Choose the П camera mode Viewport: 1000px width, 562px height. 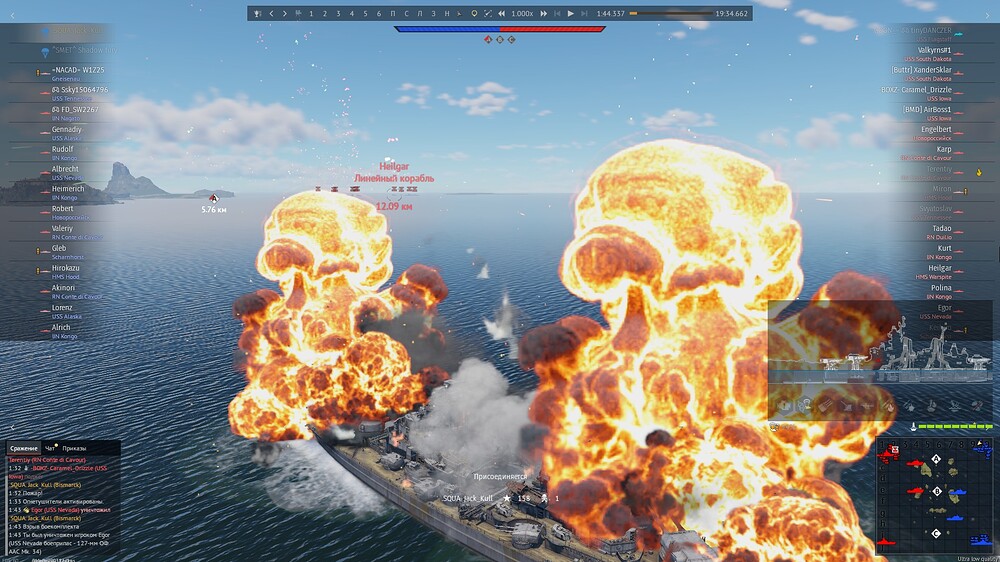pos(392,14)
